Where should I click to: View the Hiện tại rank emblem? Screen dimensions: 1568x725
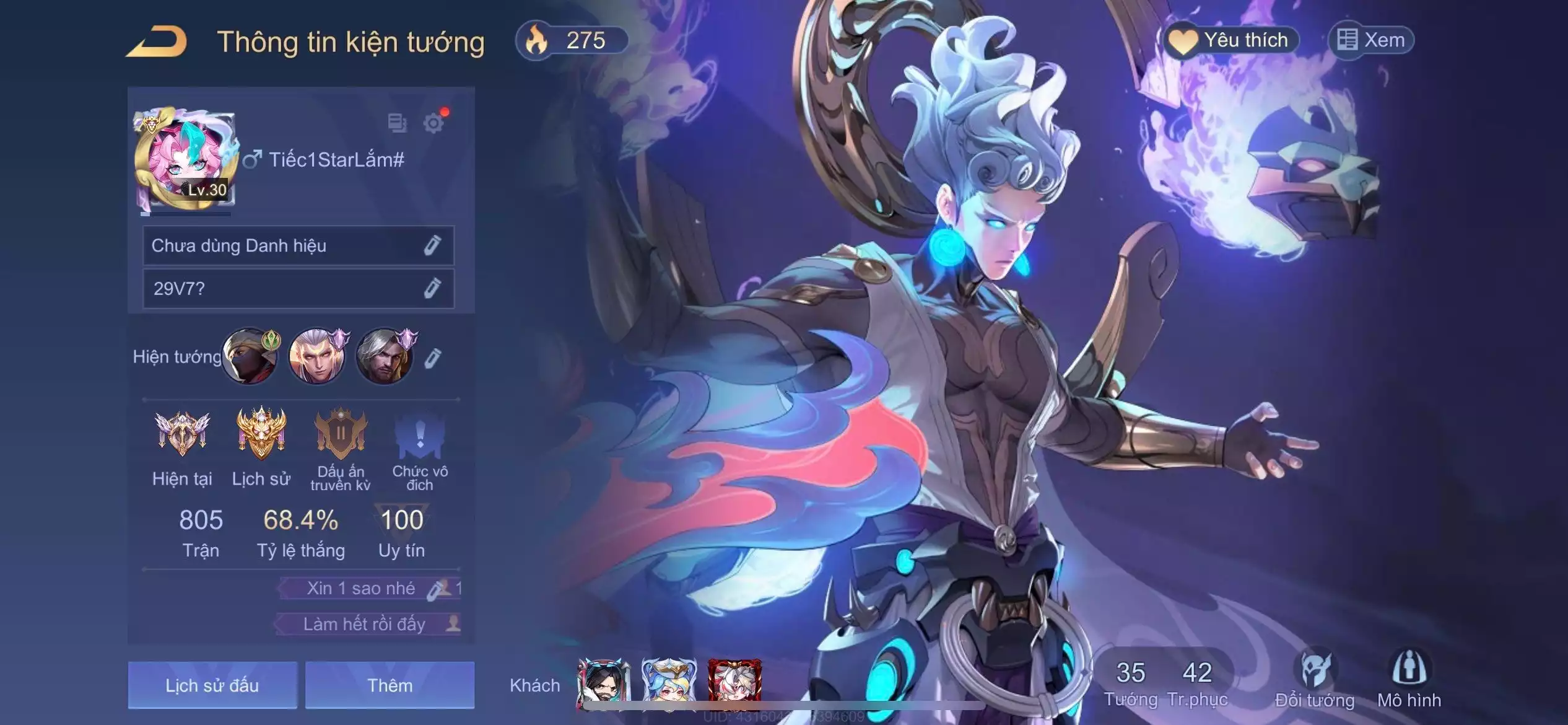click(x=182, y=434)
